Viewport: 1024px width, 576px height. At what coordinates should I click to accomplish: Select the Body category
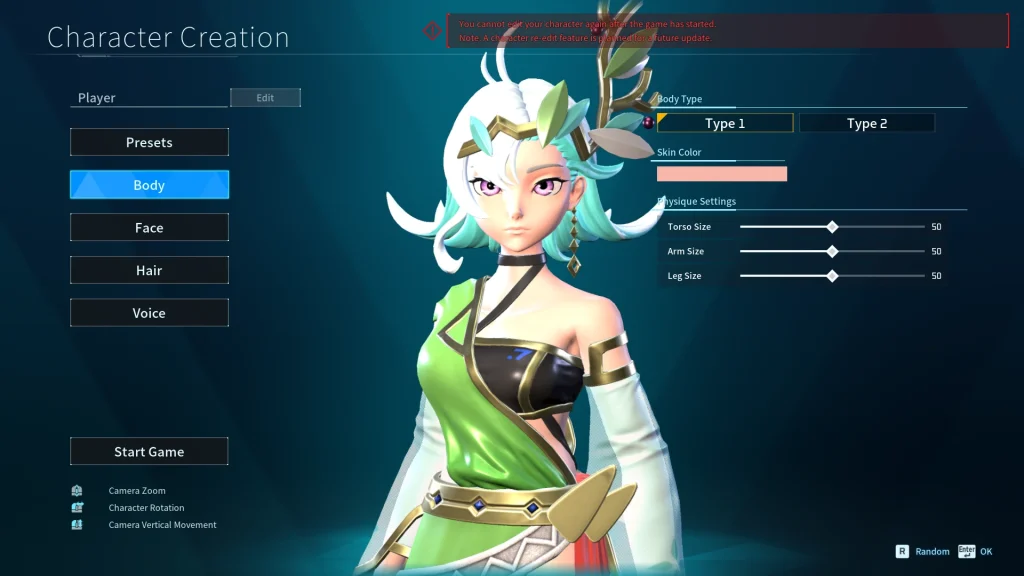tap(149, 185)
